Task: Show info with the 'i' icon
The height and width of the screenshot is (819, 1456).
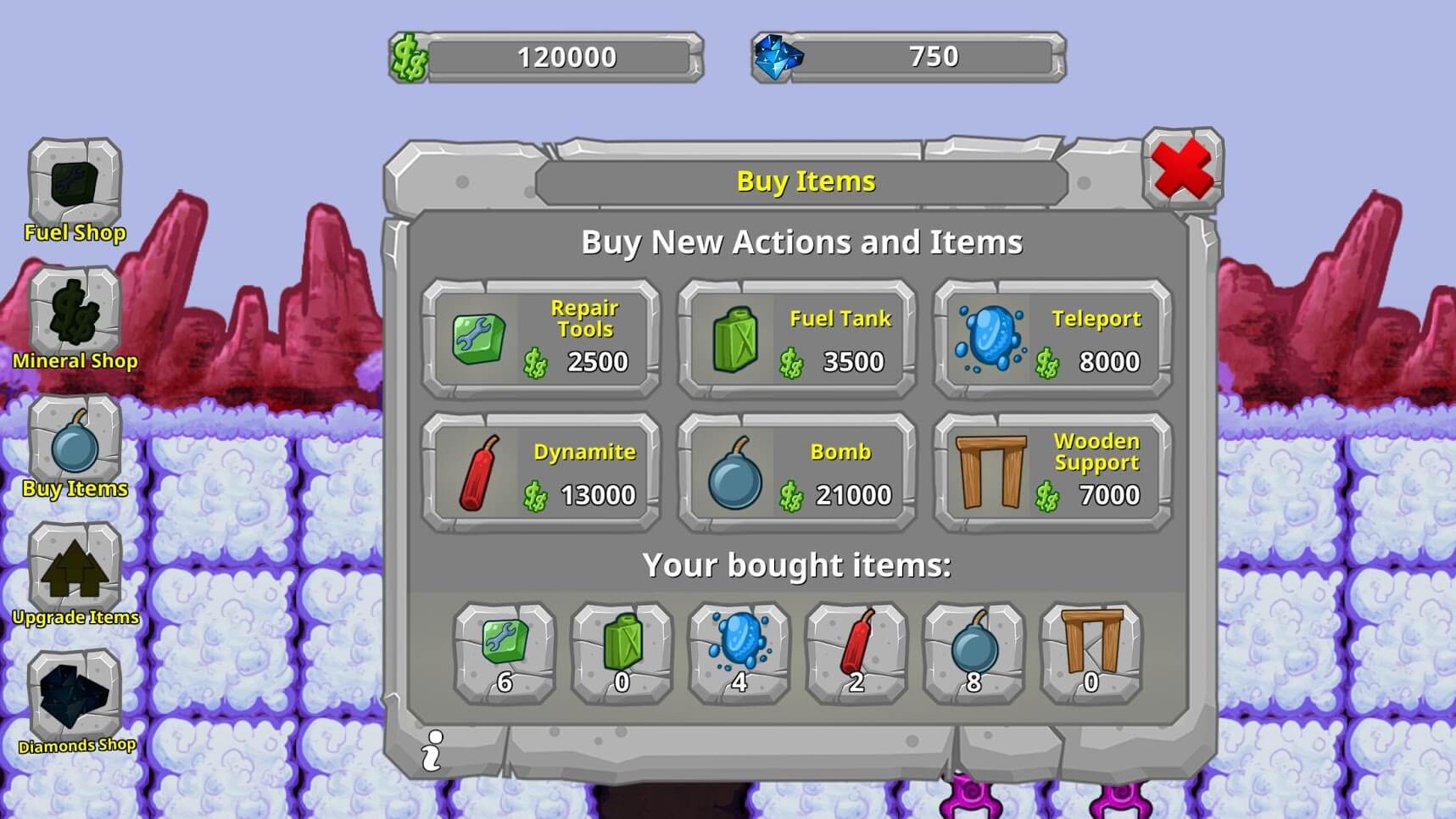Action: [x=432, y=750]
